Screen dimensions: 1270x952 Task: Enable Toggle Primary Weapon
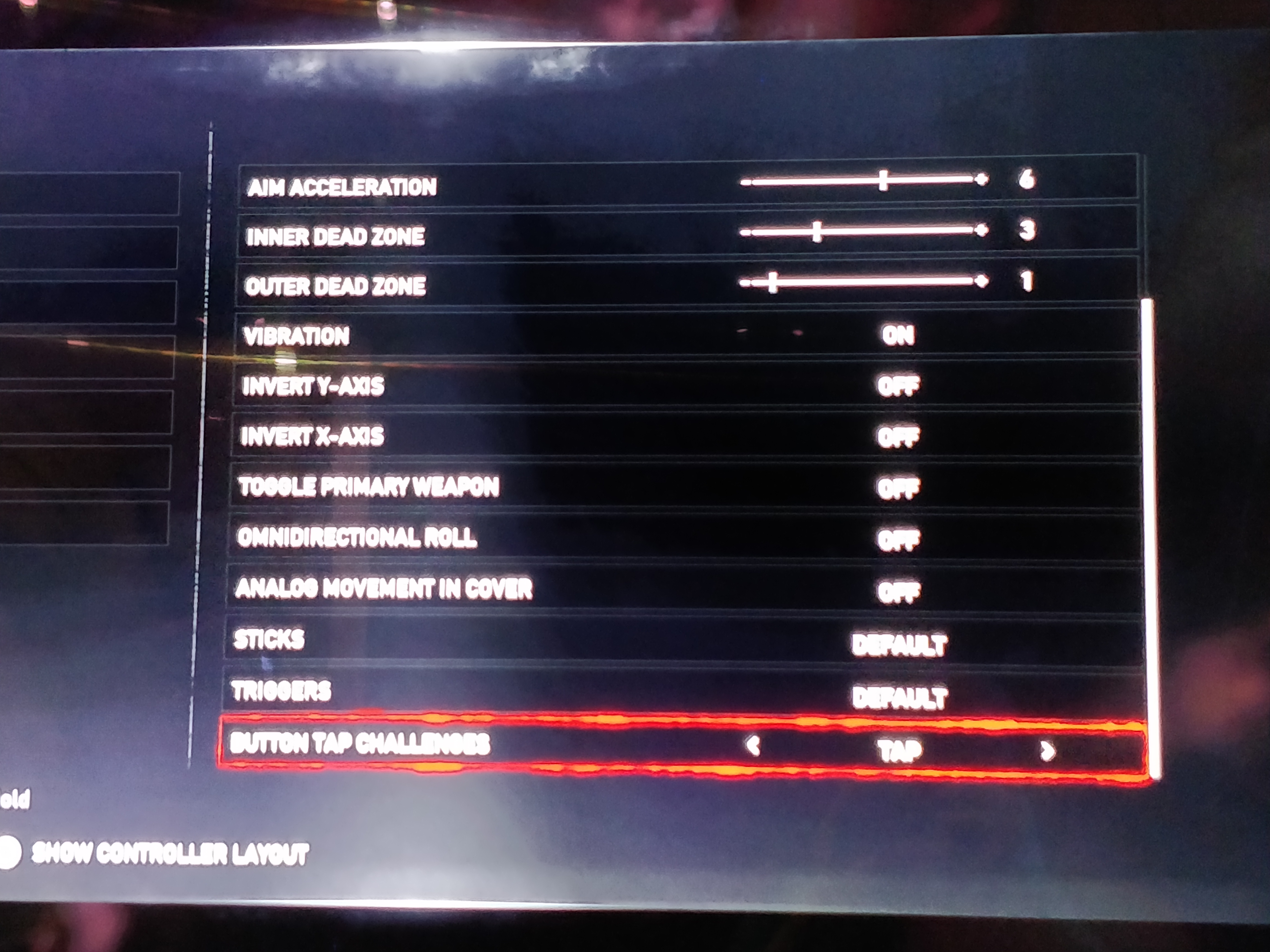point(898,488)
